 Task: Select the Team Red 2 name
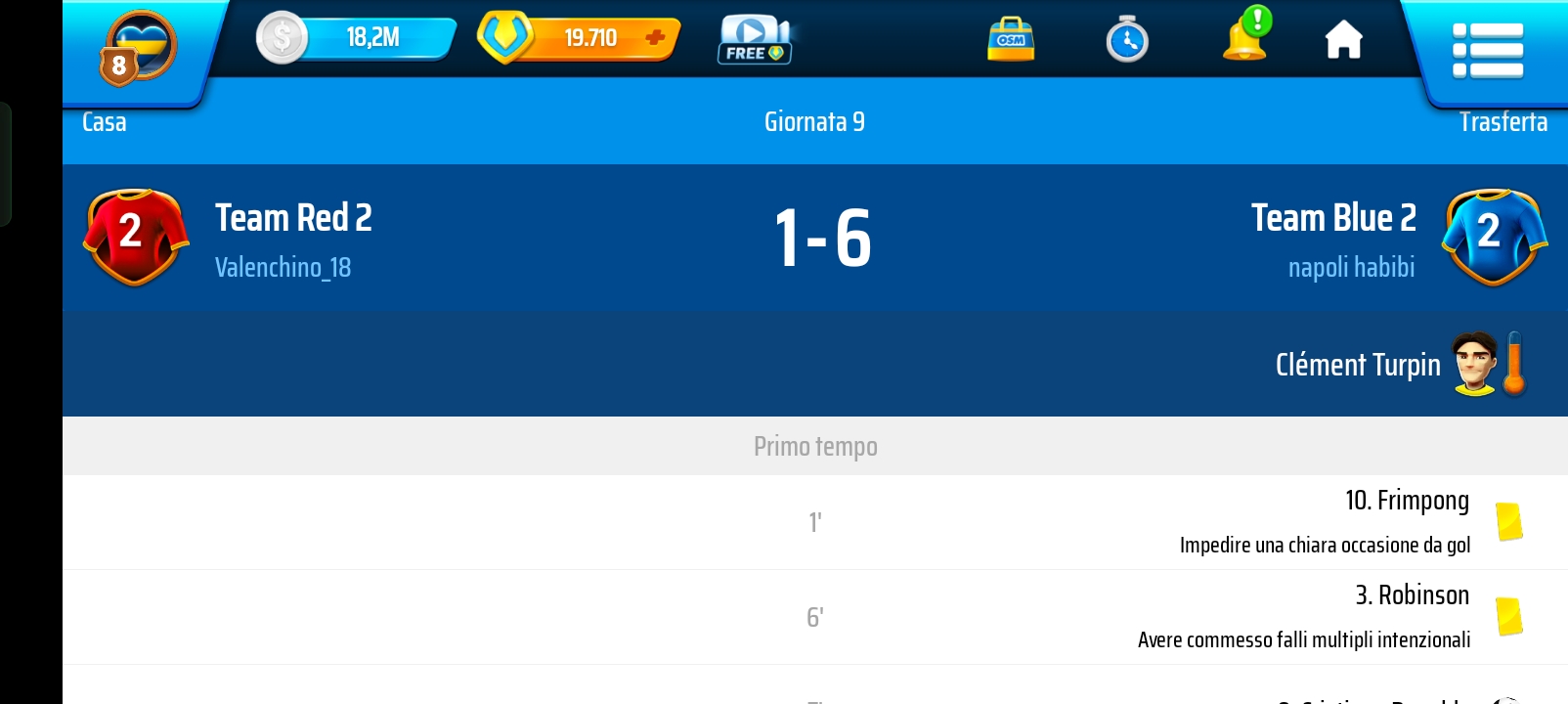click(x=293, y=218)
